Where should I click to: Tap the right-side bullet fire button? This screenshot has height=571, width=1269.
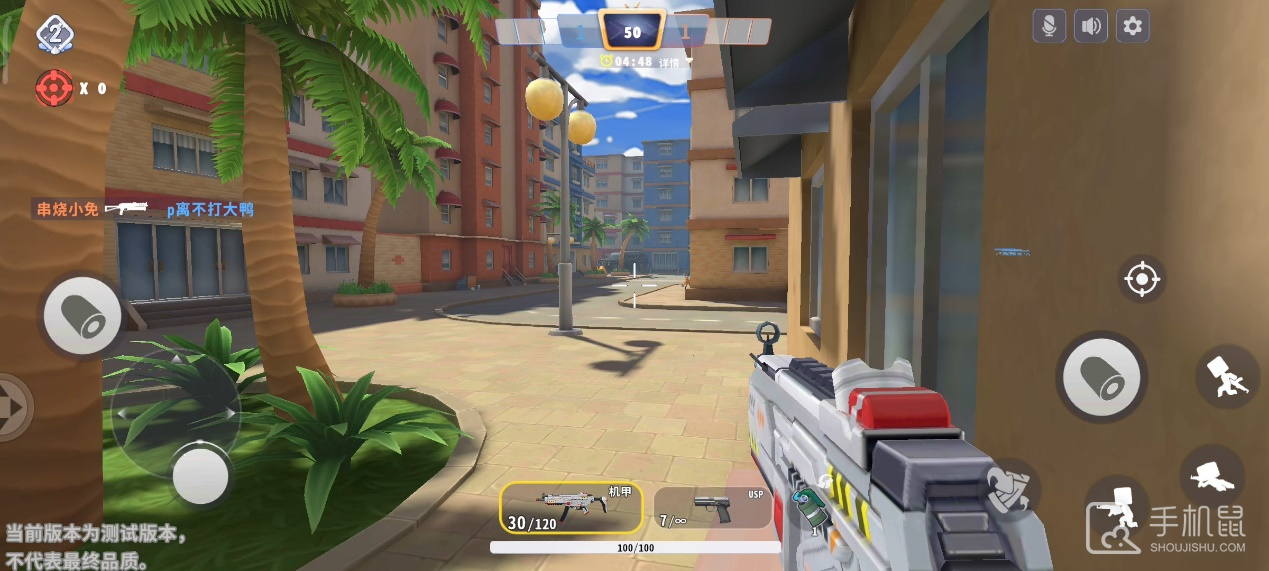[1101, 378]
